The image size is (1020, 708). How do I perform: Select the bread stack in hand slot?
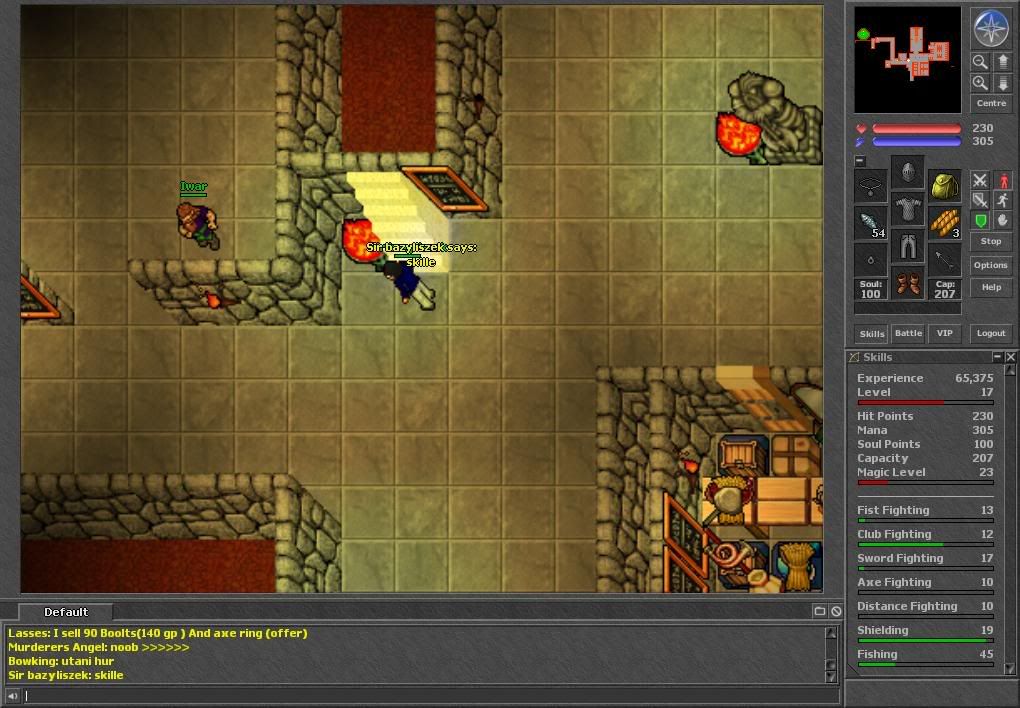coord(944,222)
